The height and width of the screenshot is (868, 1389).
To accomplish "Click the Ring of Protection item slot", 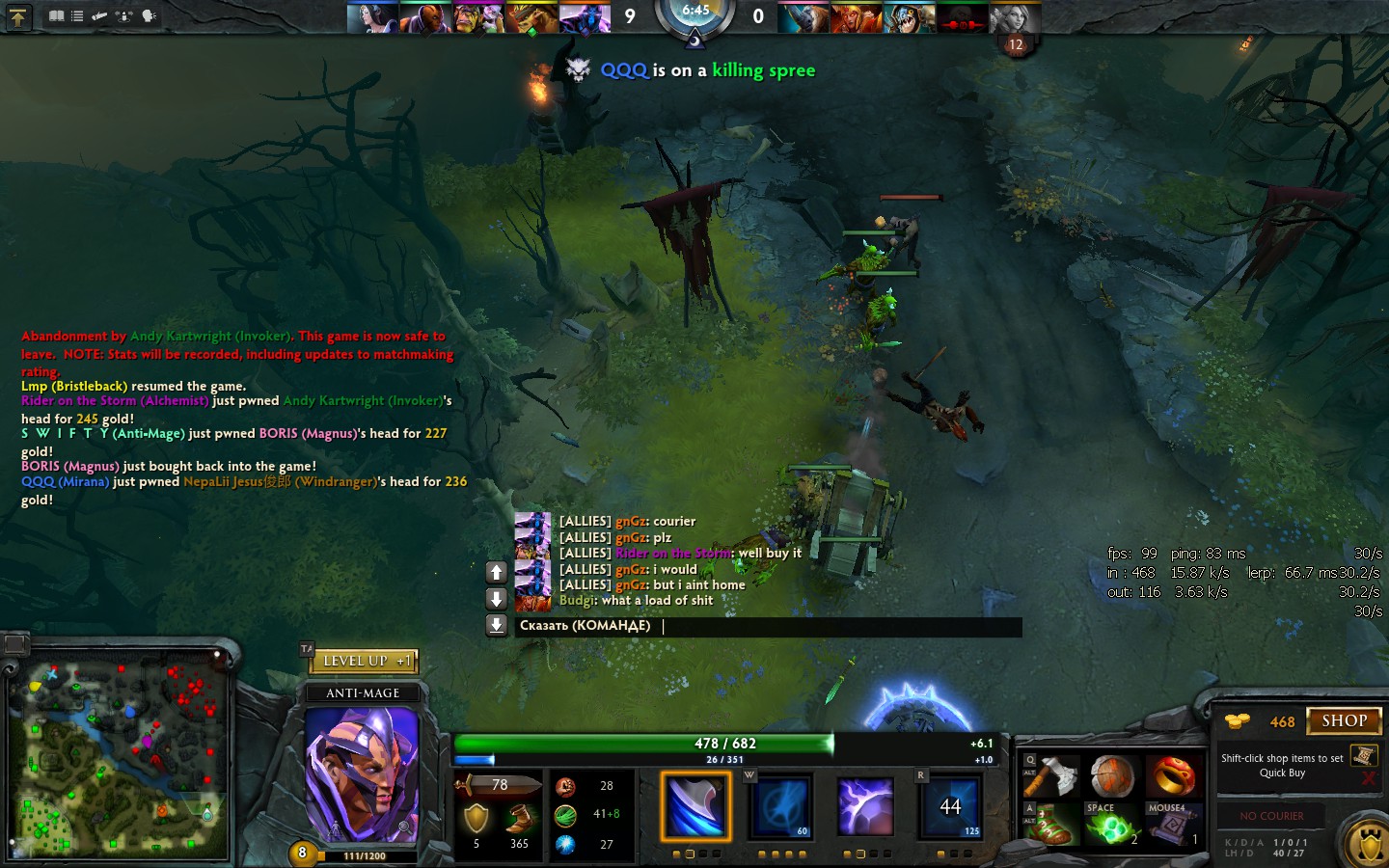I will 1171,775.
